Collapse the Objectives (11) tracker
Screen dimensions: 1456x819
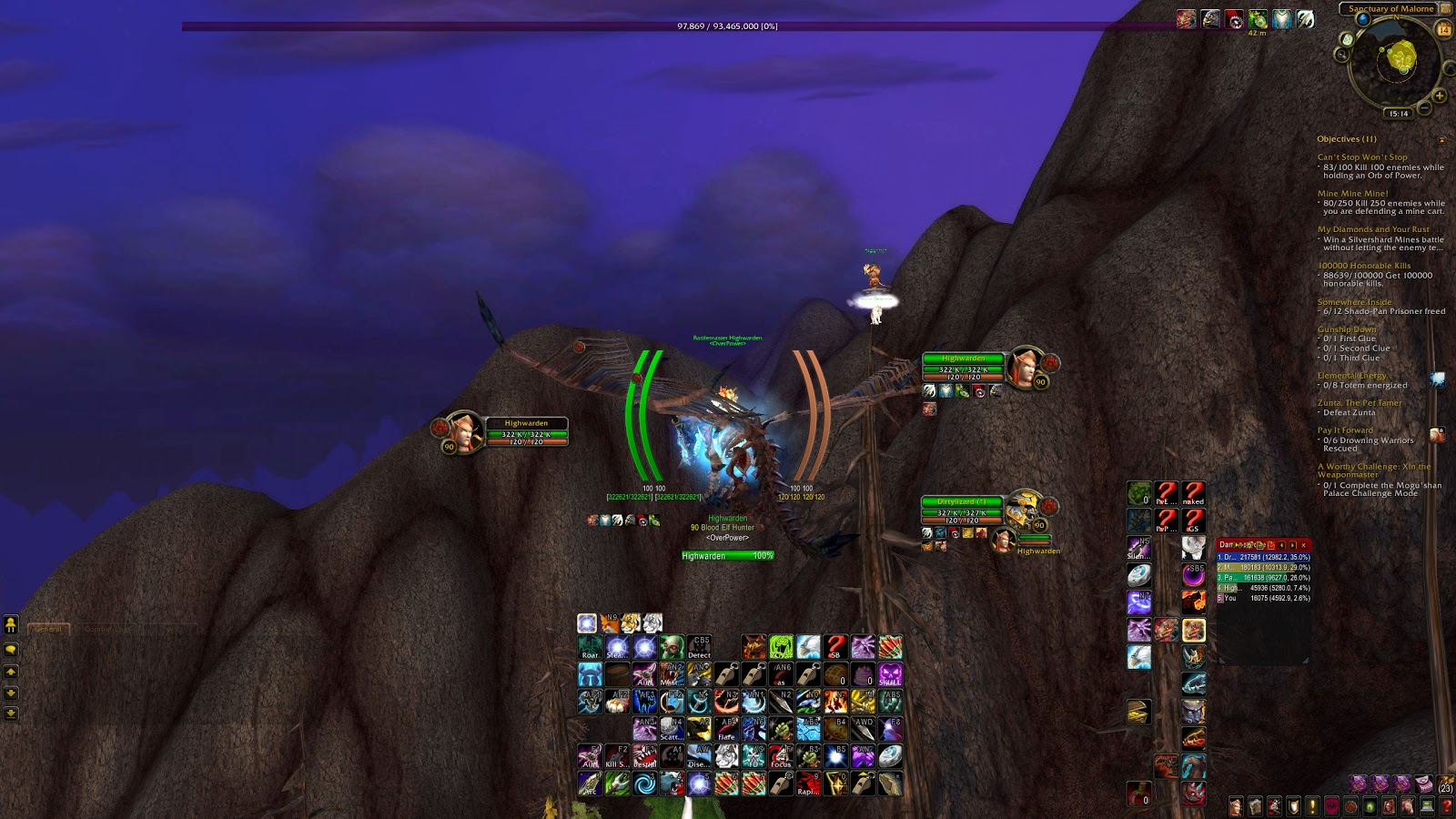coord(1441,139)
